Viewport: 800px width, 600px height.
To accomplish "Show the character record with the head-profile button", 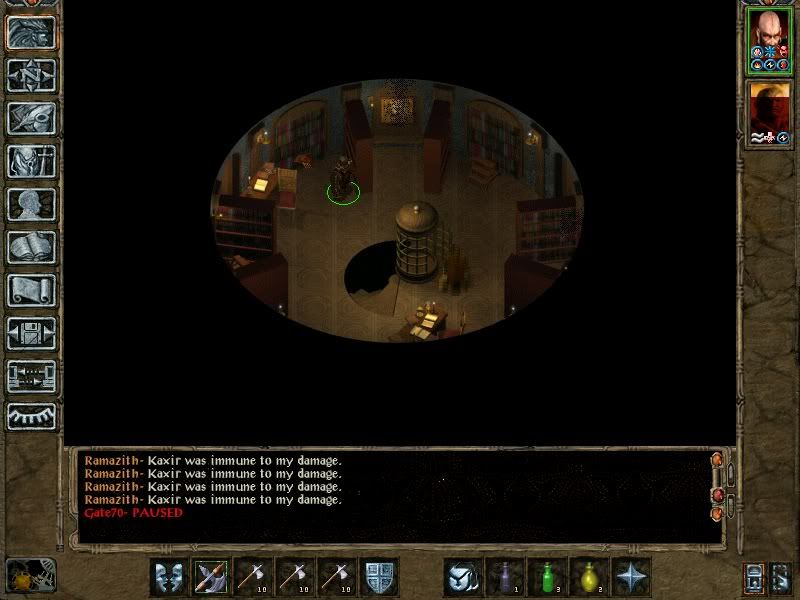I will (x=31, y=205).
